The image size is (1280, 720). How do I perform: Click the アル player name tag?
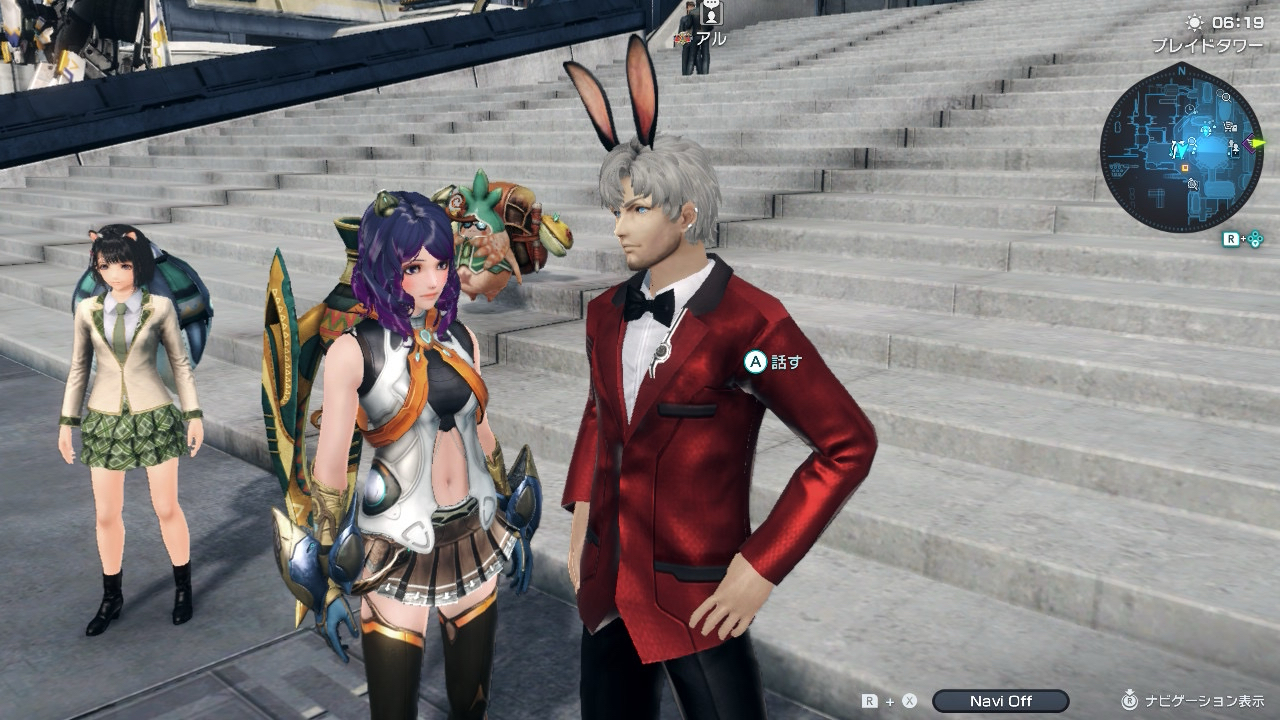tap(711, 38)
